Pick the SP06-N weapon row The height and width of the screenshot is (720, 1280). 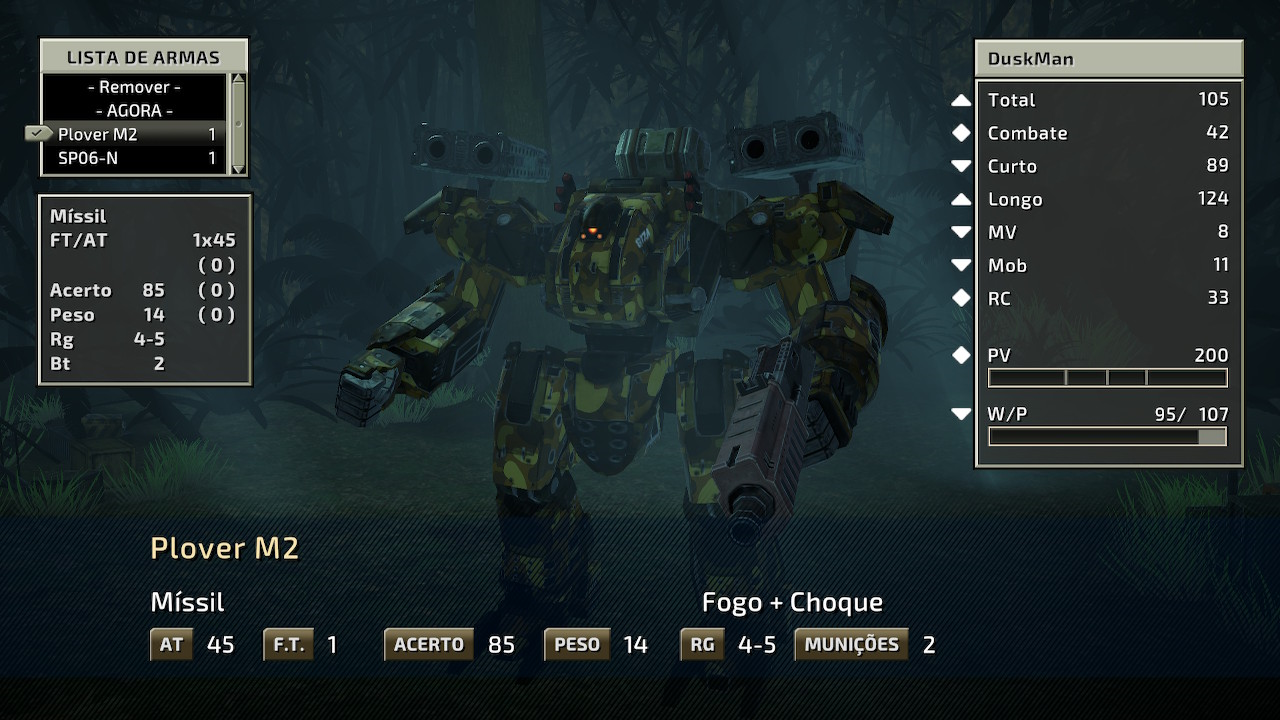(134, 158)
